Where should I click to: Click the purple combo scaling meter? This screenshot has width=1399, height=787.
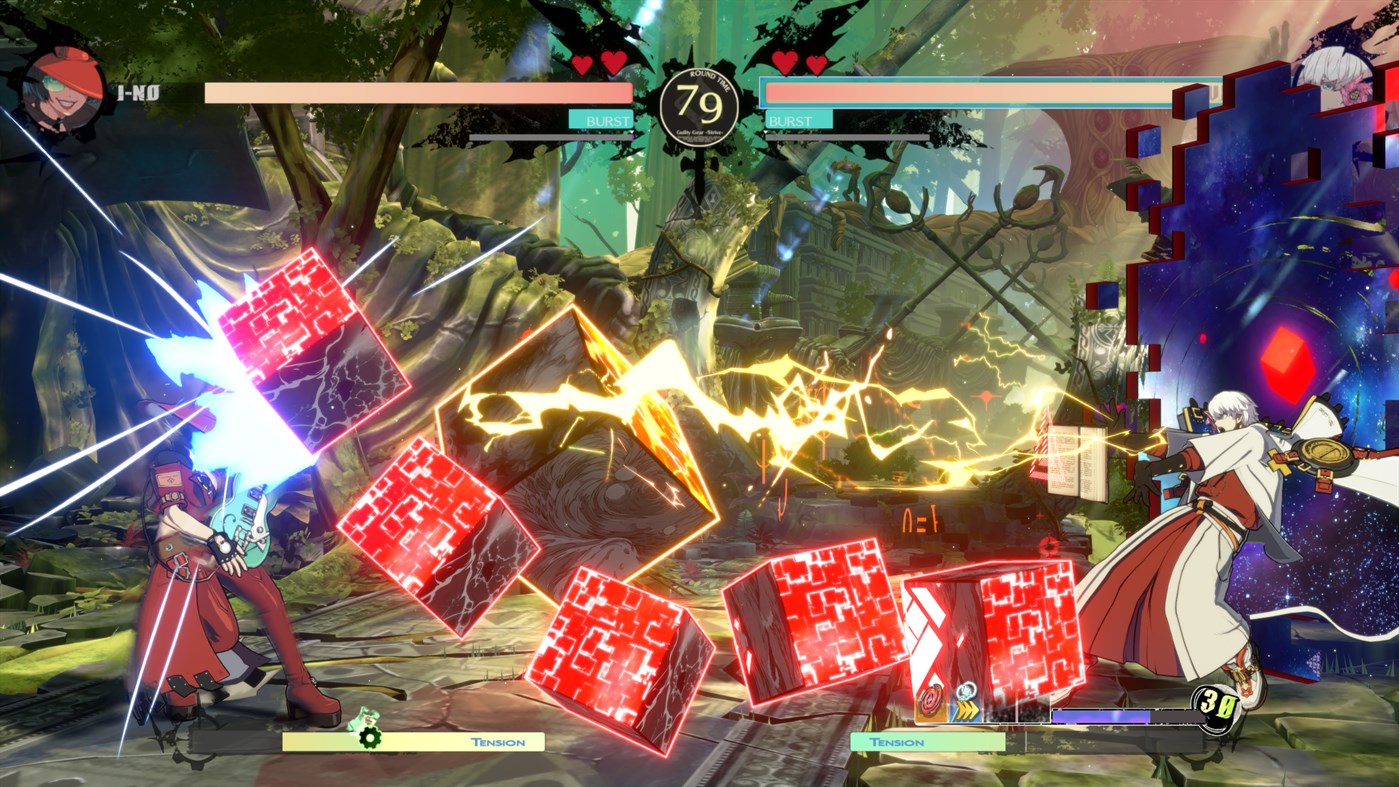1100,714
